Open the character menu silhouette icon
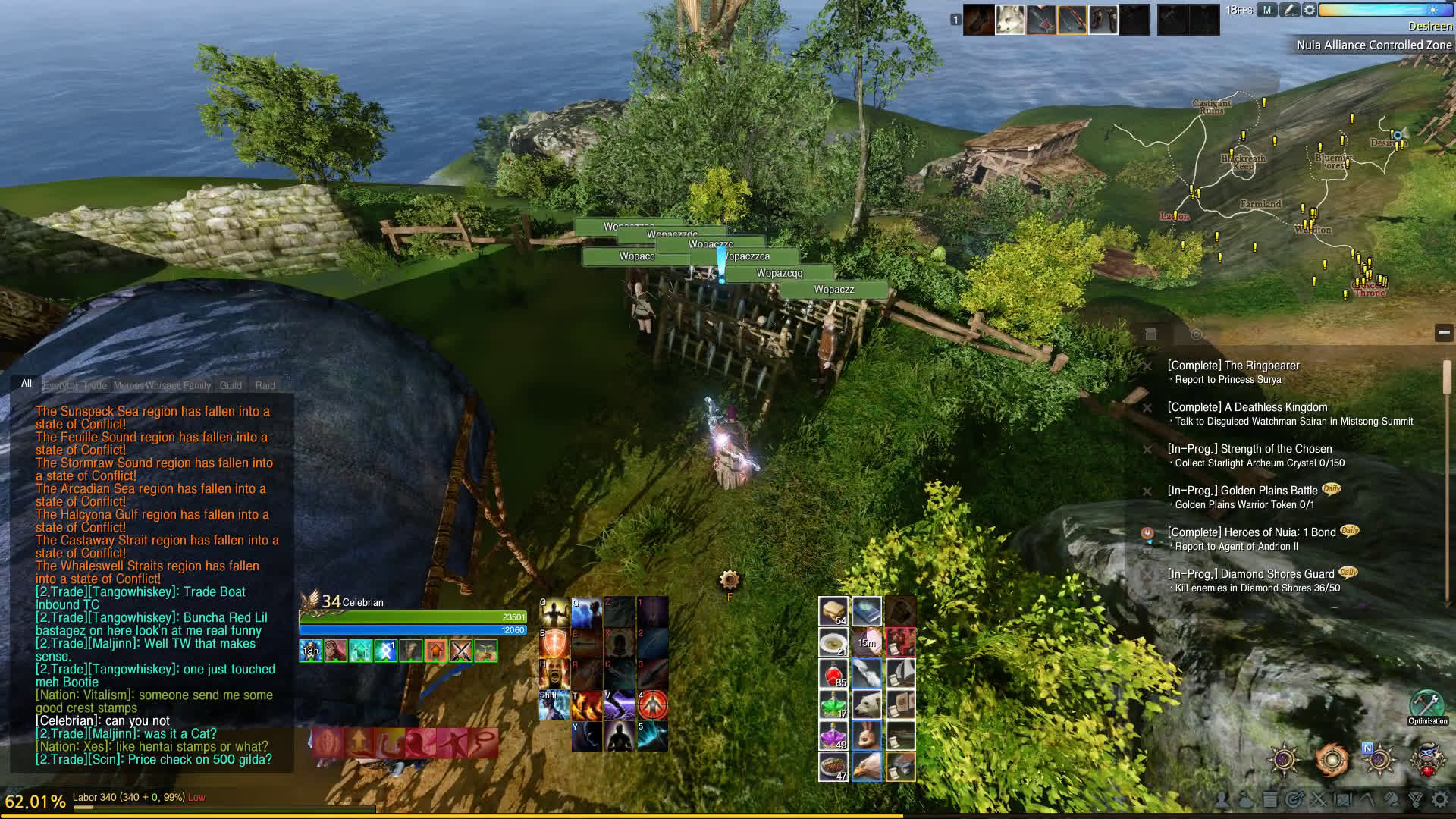Screen dimensions: 1456x819 click(x=1222, y=799)
